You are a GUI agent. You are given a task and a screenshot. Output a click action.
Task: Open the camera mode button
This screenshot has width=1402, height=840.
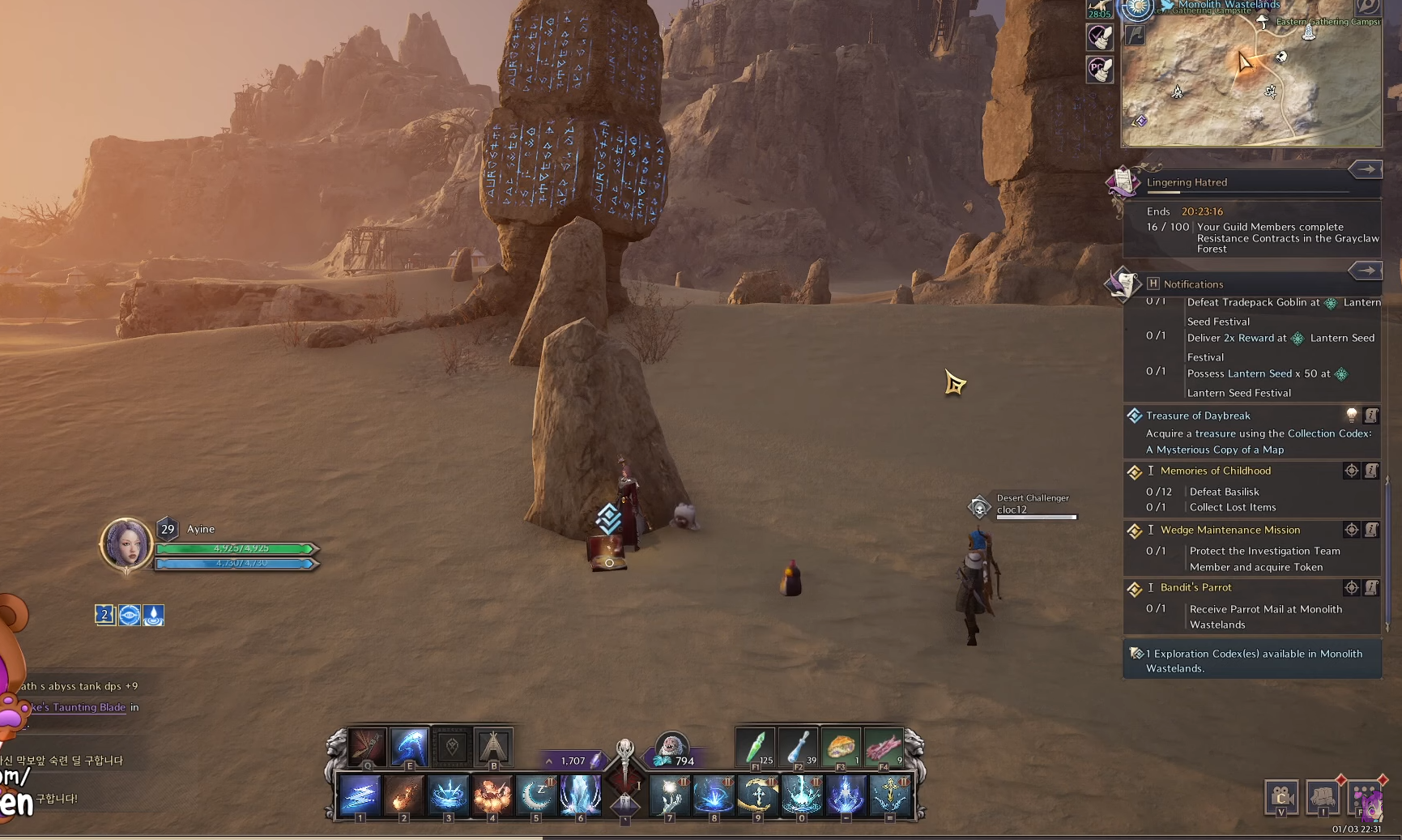1281,797
